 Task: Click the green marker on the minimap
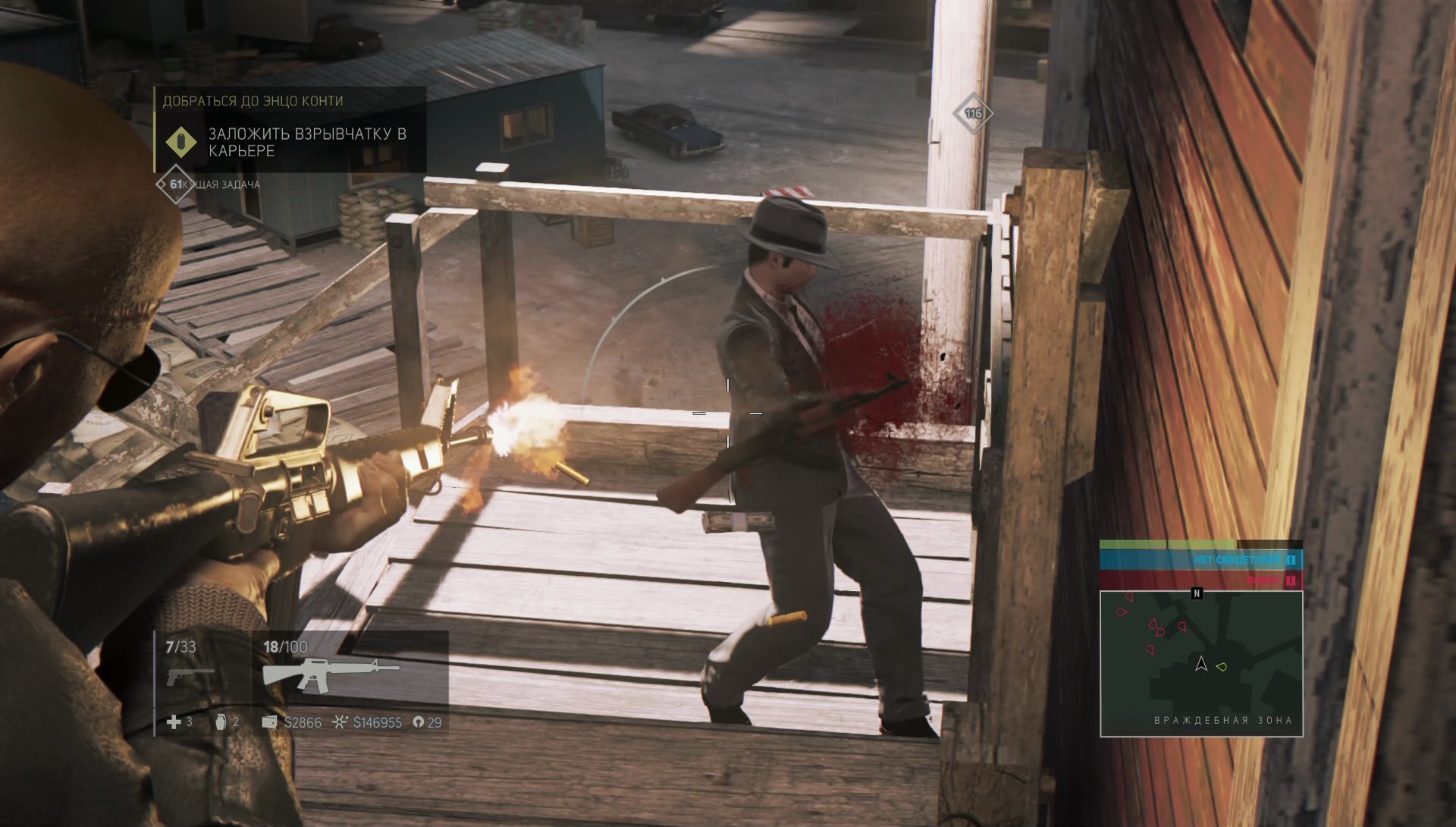(x=1221, y=667)
